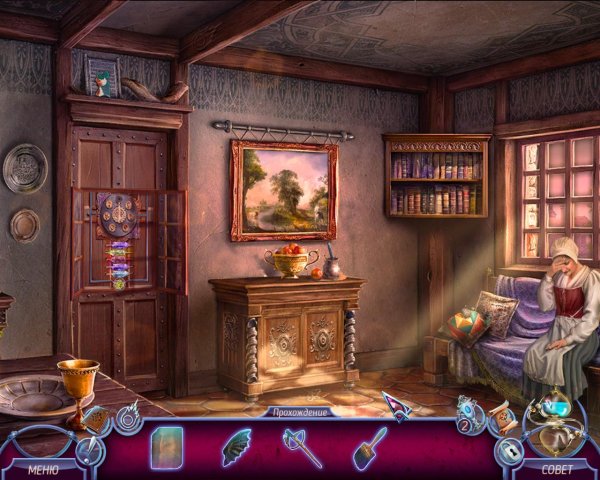Open the МЕНЮ button
The width and height of the screenshot is (600, 480).
click(x=42, y=468)
